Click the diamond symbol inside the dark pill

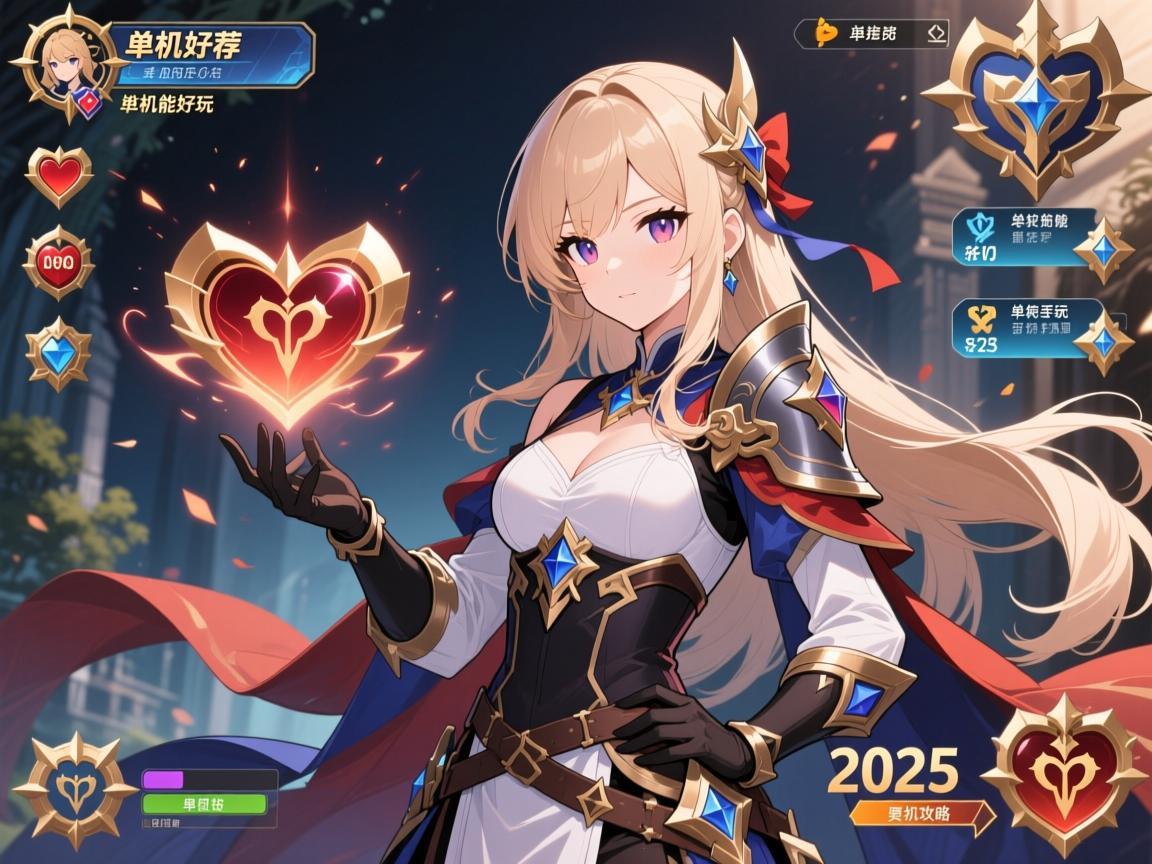pos(935,33)
